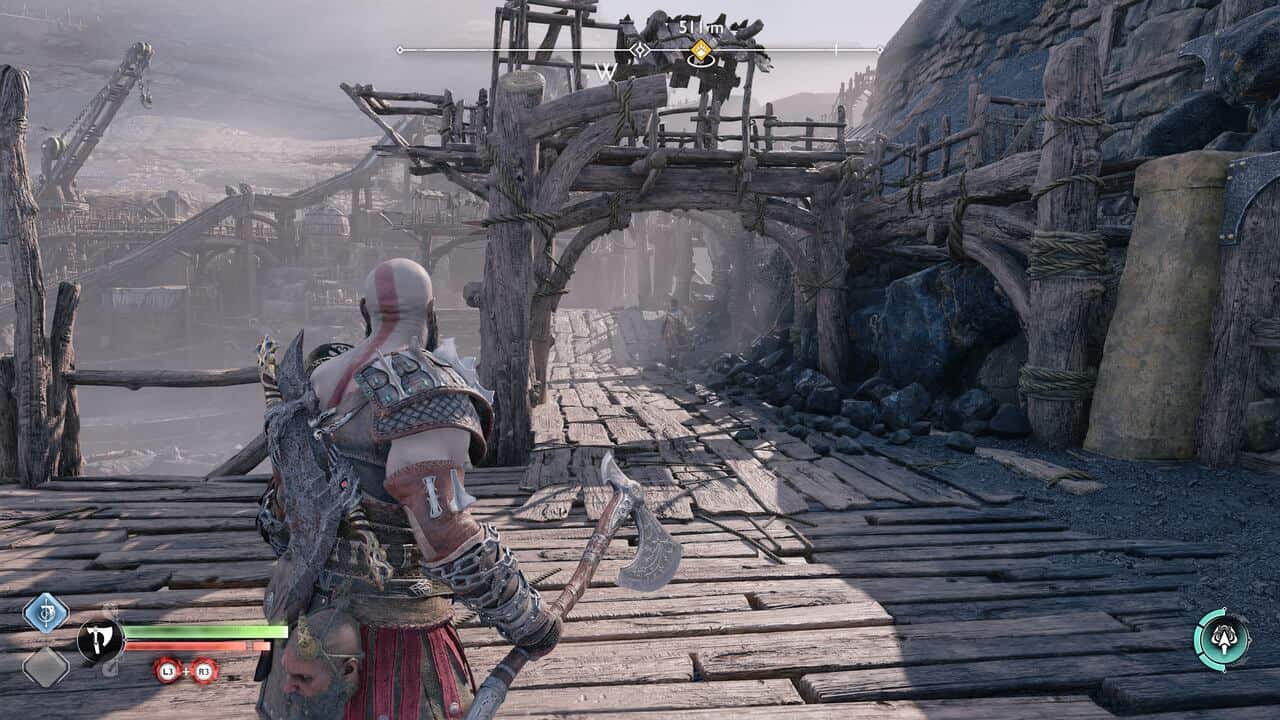
Task: Select the Leviathan Axe weapon icon
Action: 100,640
